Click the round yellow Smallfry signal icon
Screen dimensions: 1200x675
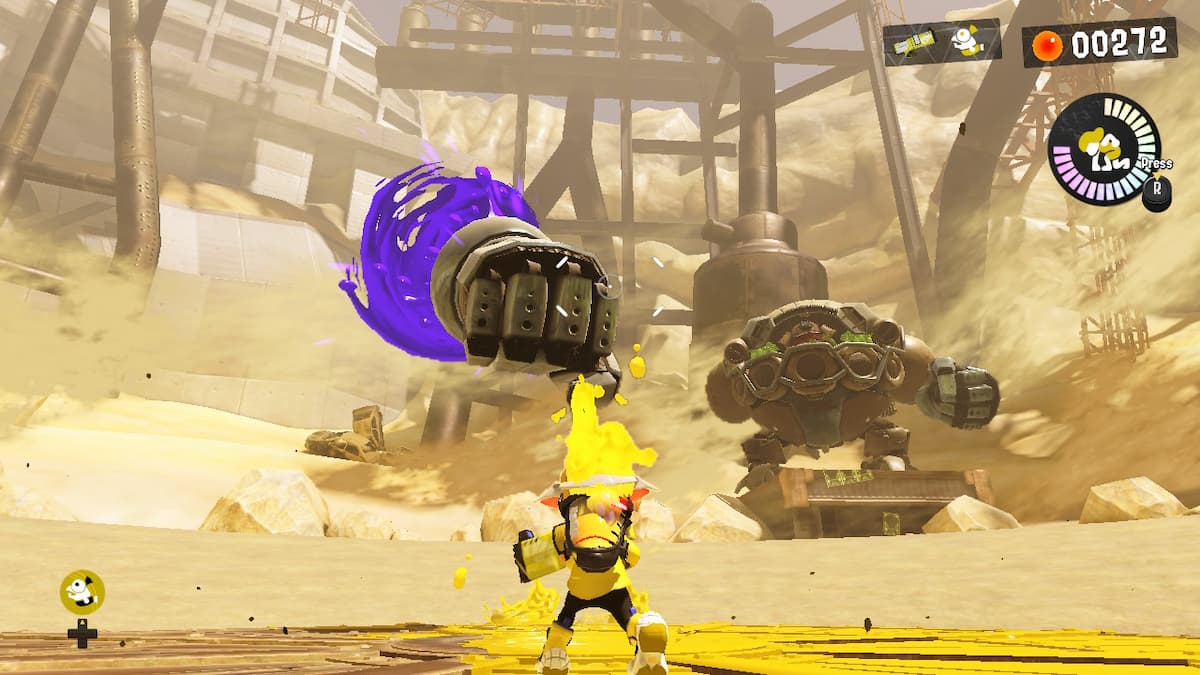click(x=82, y=592)
